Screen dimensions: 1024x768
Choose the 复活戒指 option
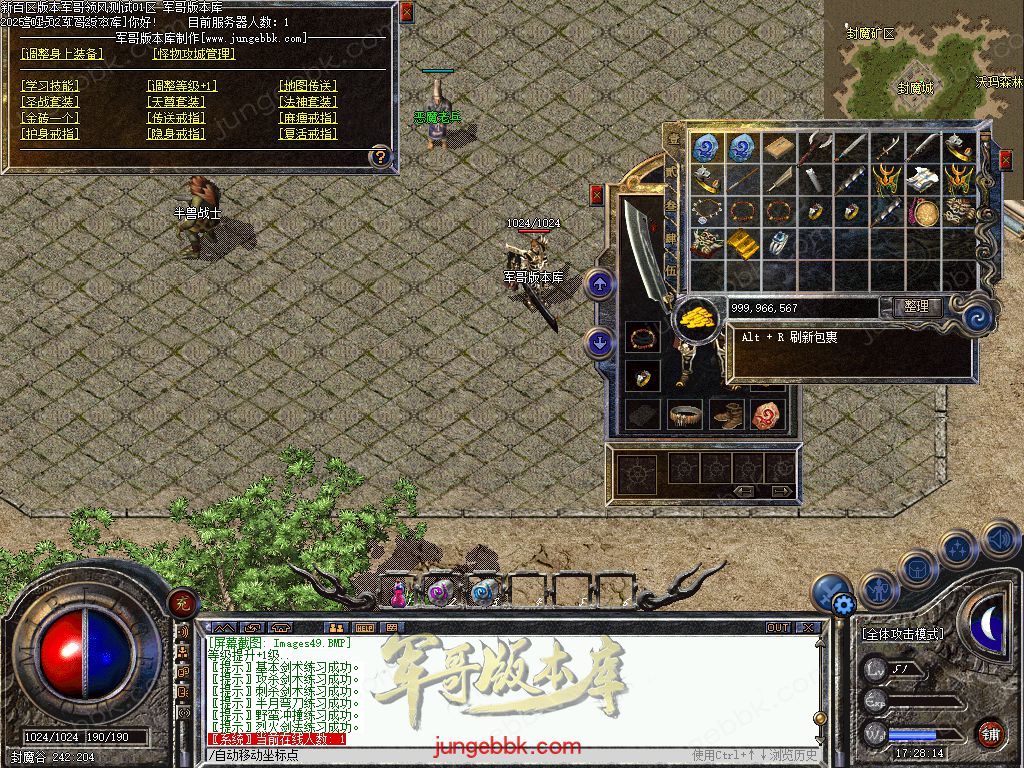point(307,133)
